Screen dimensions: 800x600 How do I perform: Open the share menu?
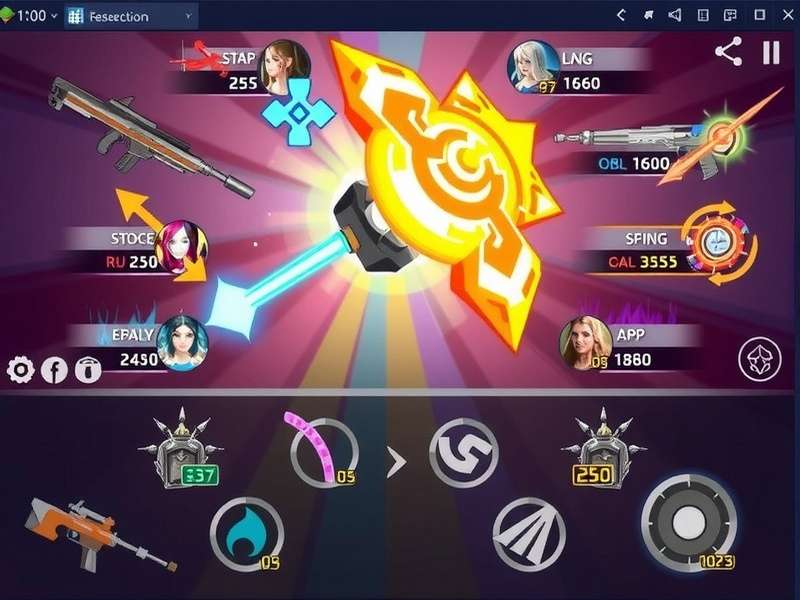coord(728,53)
